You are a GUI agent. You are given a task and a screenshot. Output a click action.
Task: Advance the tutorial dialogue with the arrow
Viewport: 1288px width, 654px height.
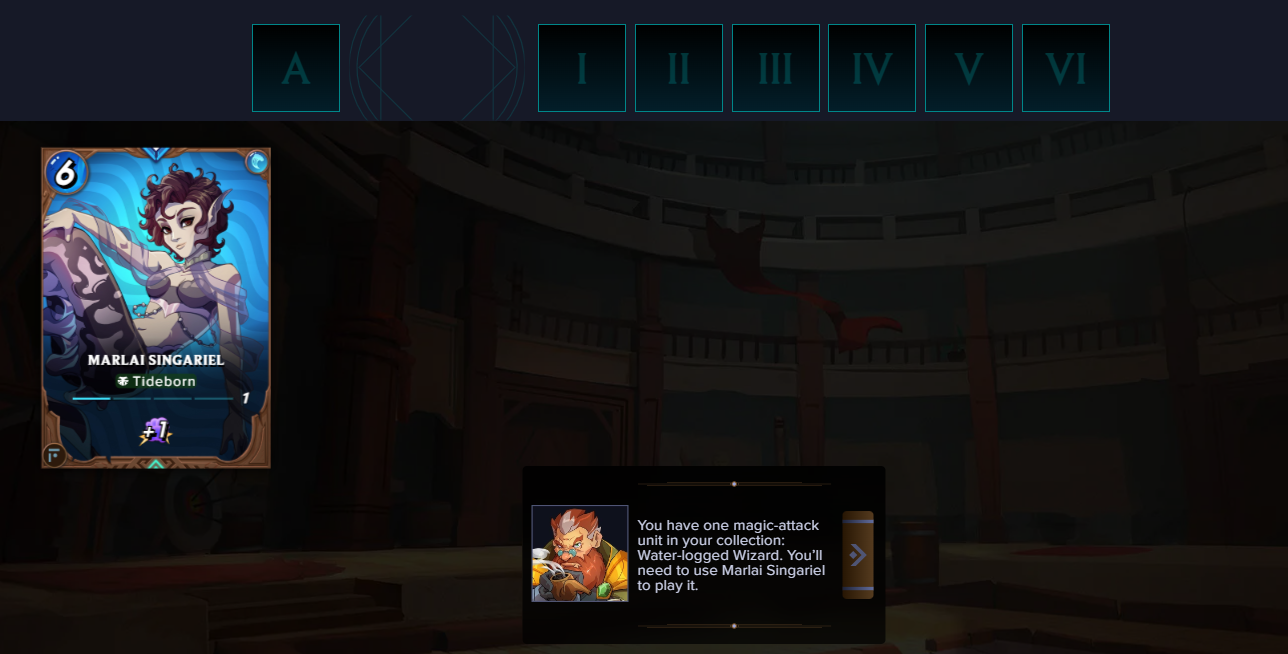[x=858, y=555]
